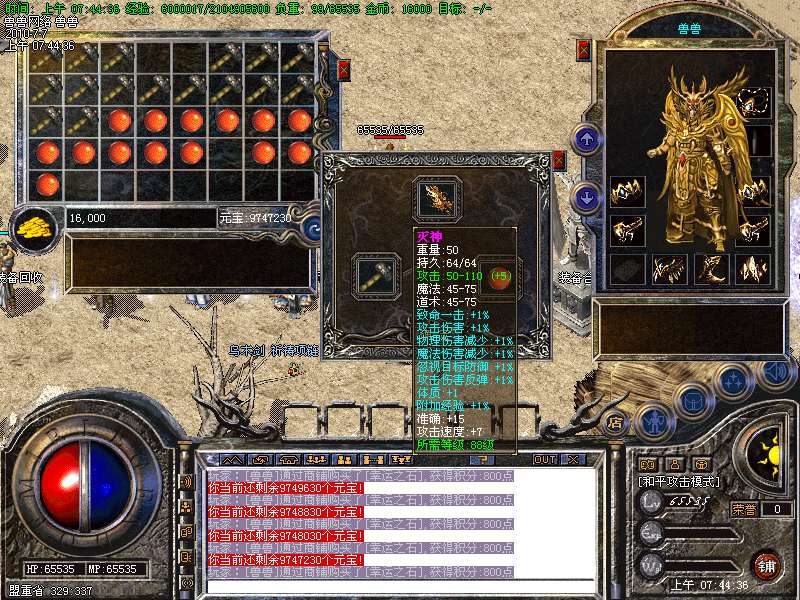Open the 店 shop button
The width and height of the screenshot is (800, 600).
pos(616,421)
